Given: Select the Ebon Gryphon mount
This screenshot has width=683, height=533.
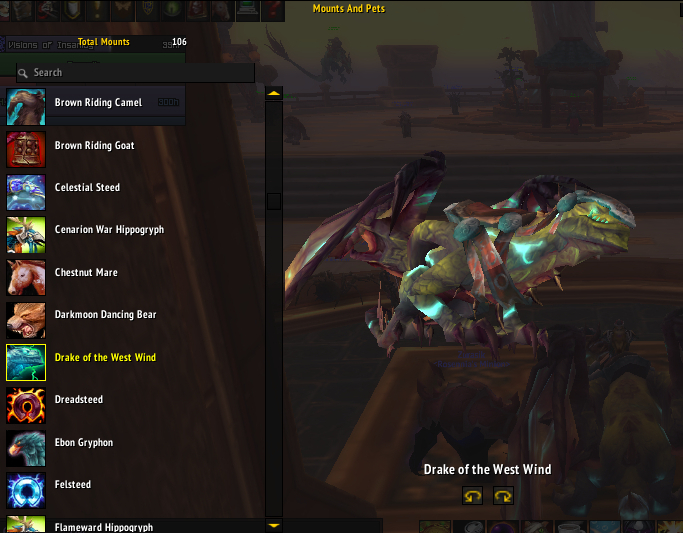Looking at the screenshot, I should (x=84, y=443).
